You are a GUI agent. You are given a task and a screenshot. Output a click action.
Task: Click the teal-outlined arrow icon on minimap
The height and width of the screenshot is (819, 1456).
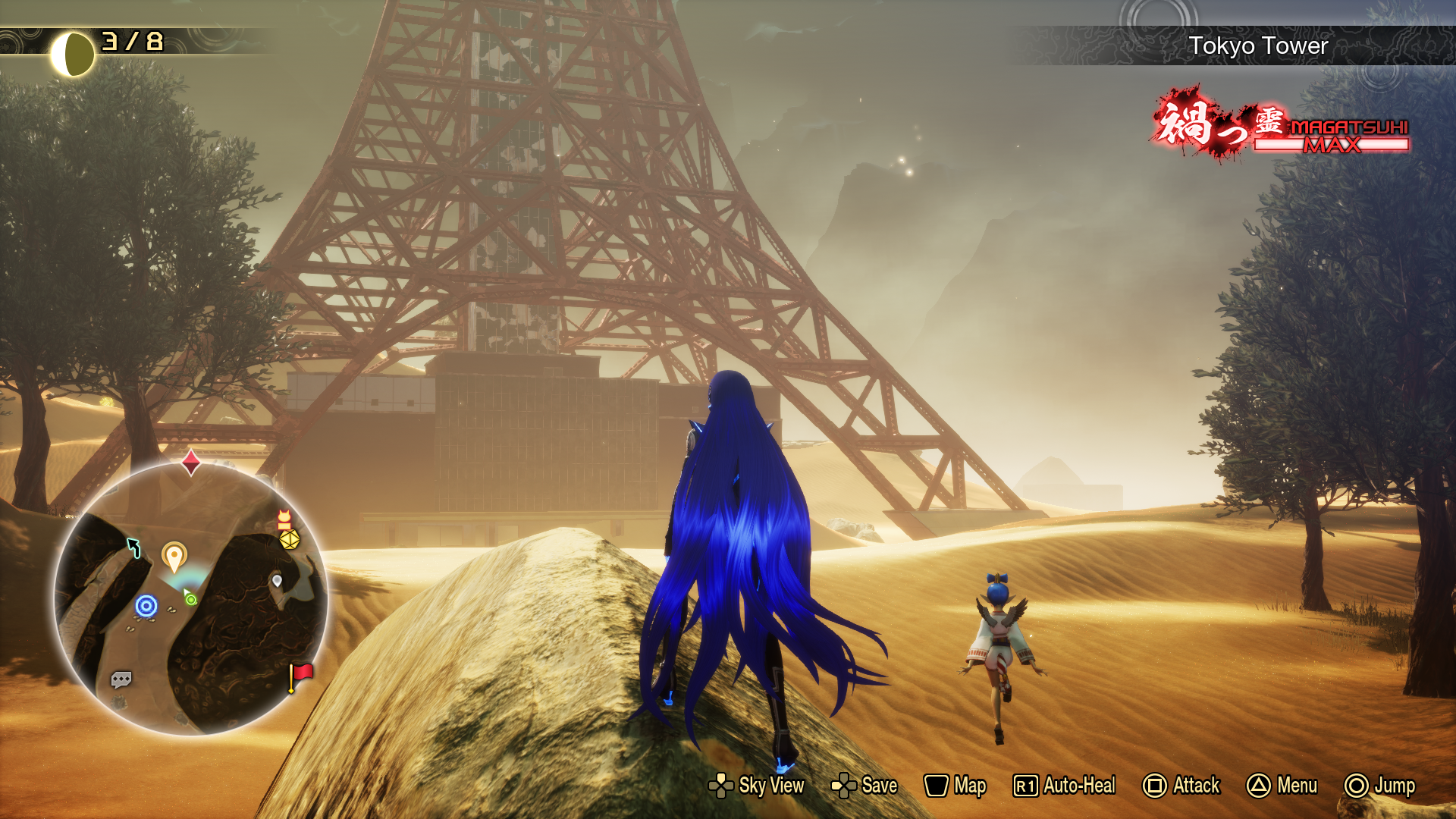[134, 547]
